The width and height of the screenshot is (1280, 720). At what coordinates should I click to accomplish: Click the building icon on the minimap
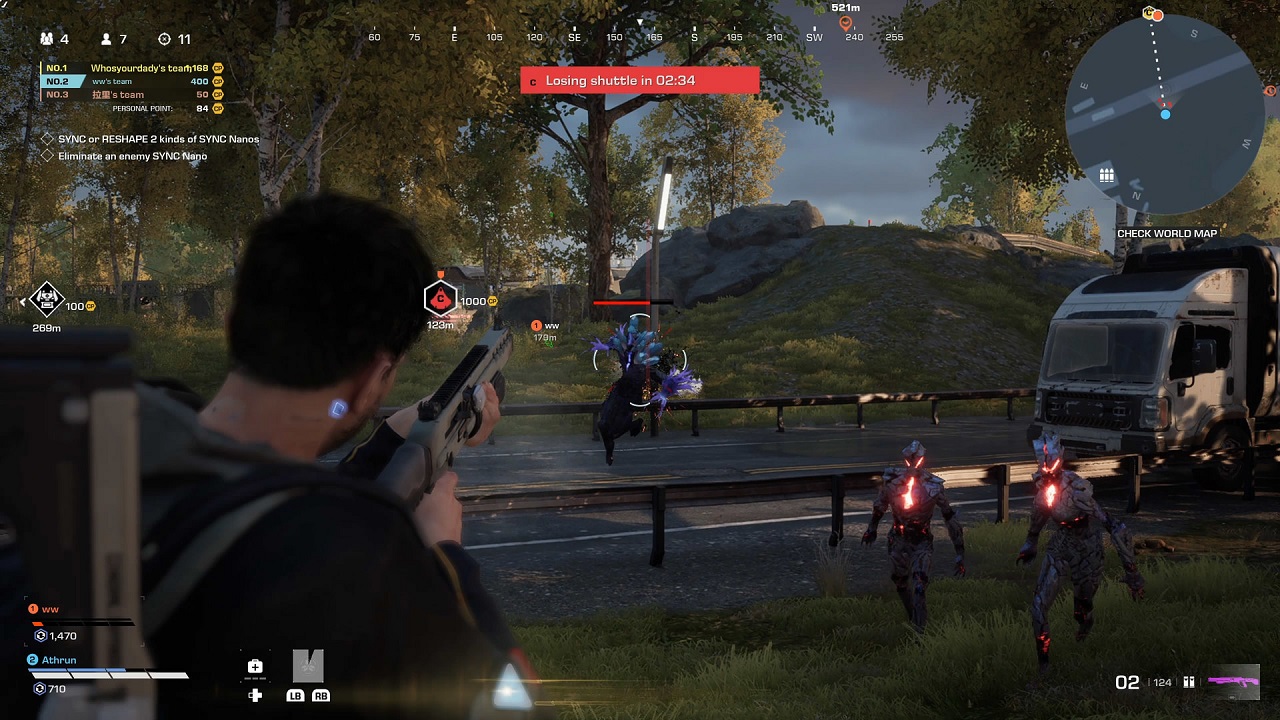click(x=1106, y=175)
